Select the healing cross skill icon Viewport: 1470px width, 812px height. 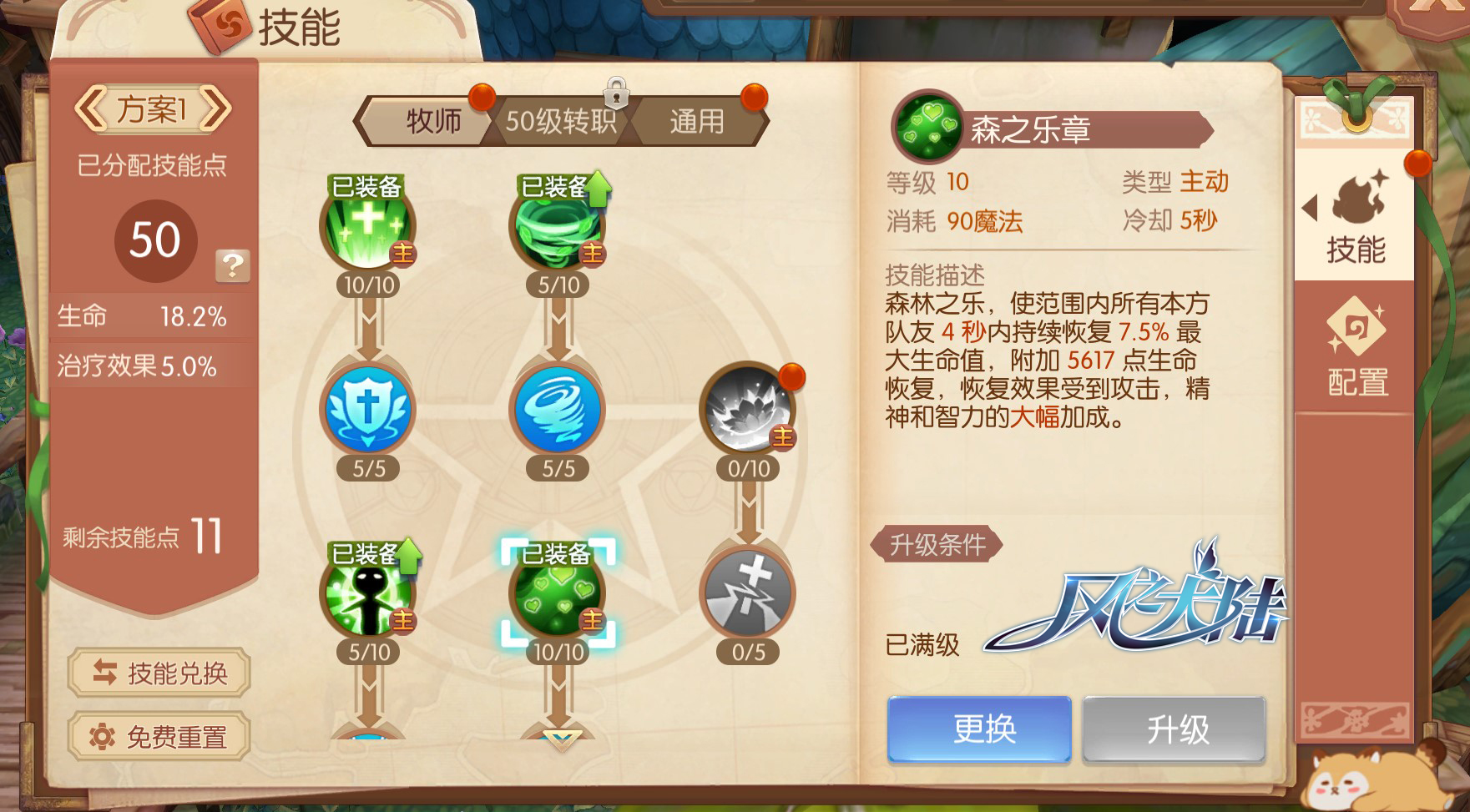pos(368,225)
